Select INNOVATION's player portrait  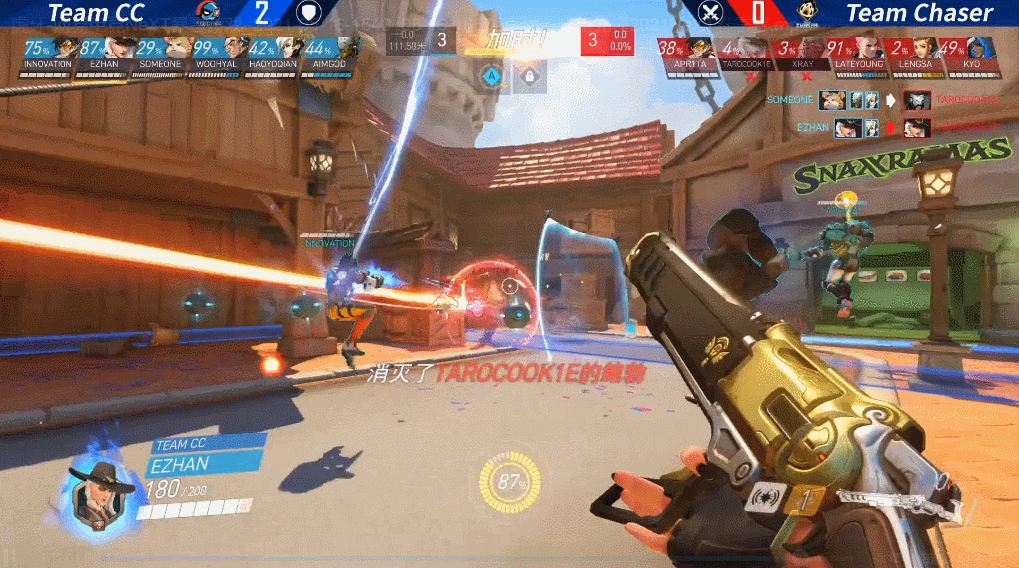pyautogui.click(x=64, y=47)
